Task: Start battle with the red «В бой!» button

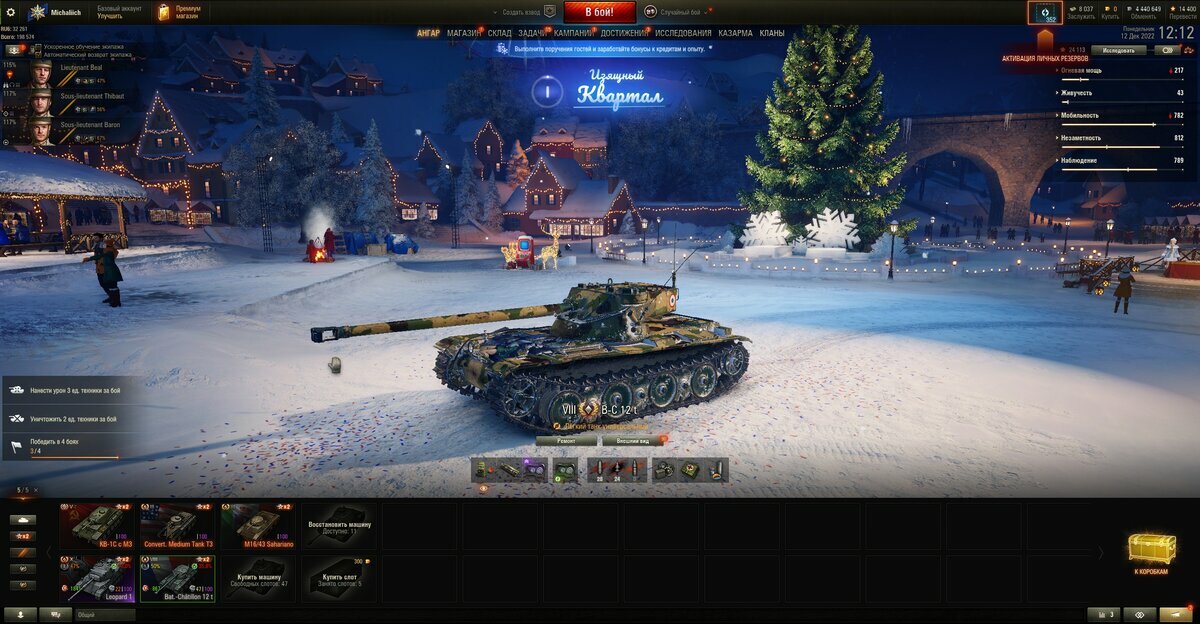Action: [x=600, y=12]
